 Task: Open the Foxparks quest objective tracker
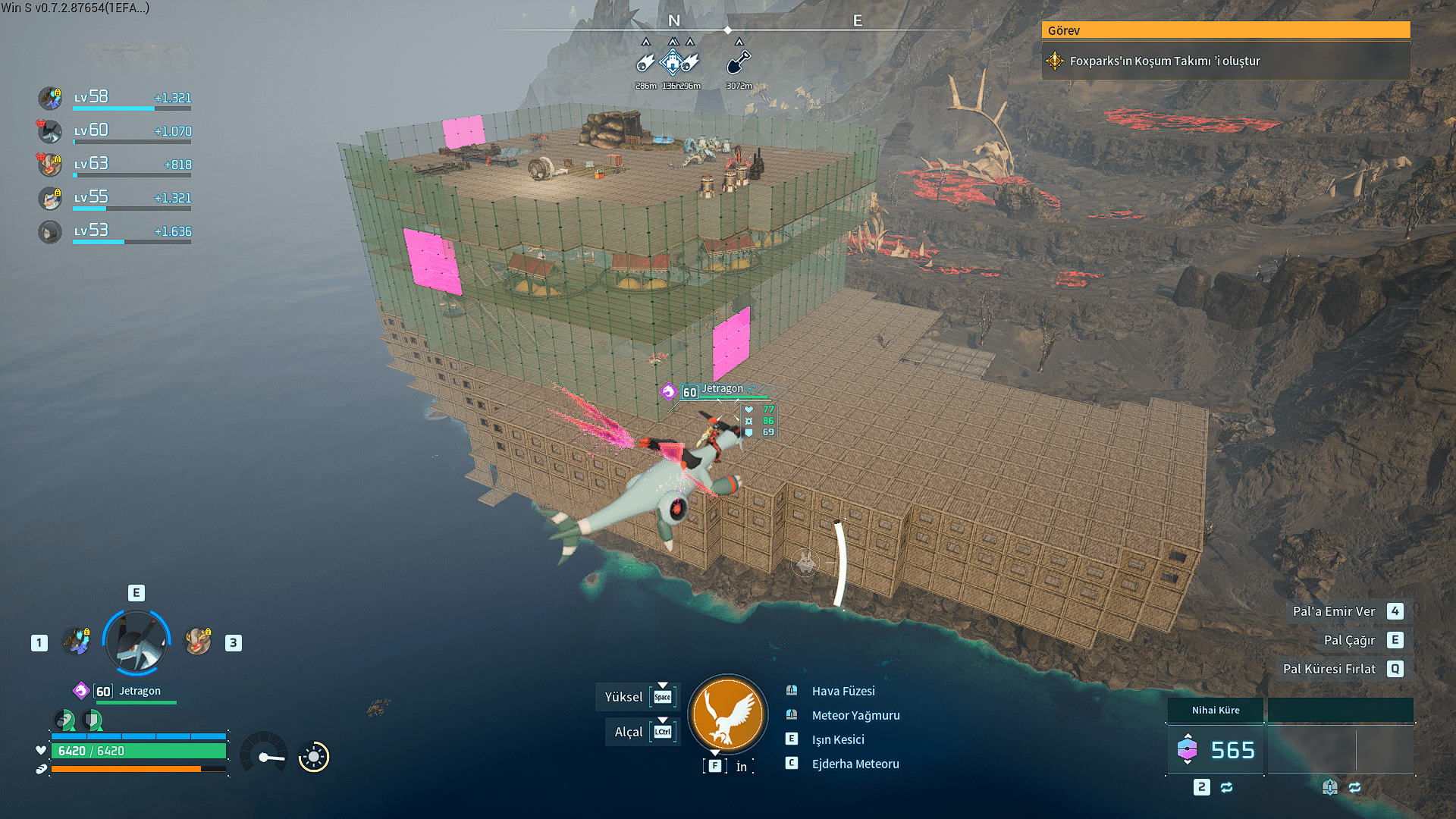click(1225, 61)
